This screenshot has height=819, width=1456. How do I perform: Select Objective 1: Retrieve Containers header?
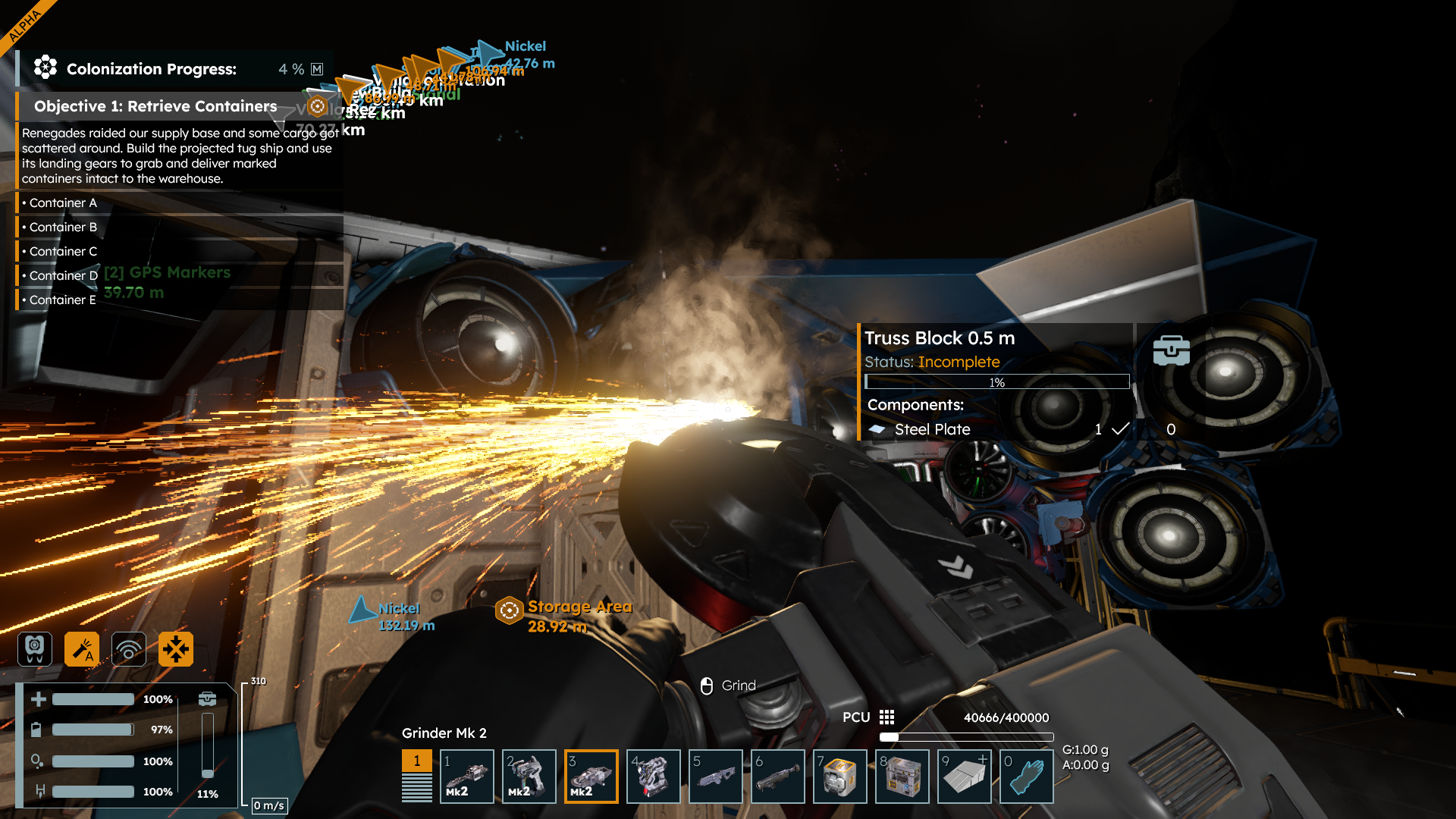click(x=155, y=106)
